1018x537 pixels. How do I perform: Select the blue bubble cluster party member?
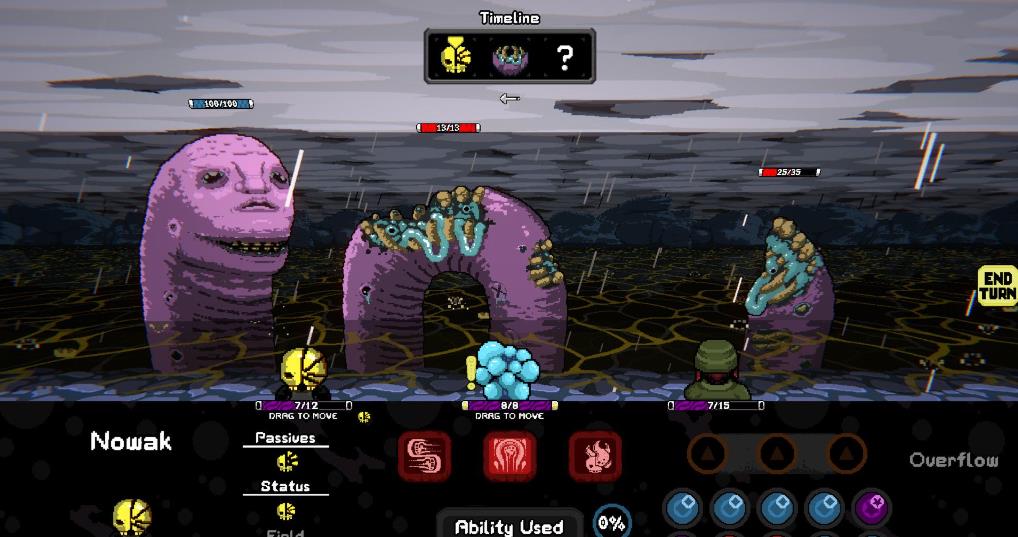click(507, 370)
